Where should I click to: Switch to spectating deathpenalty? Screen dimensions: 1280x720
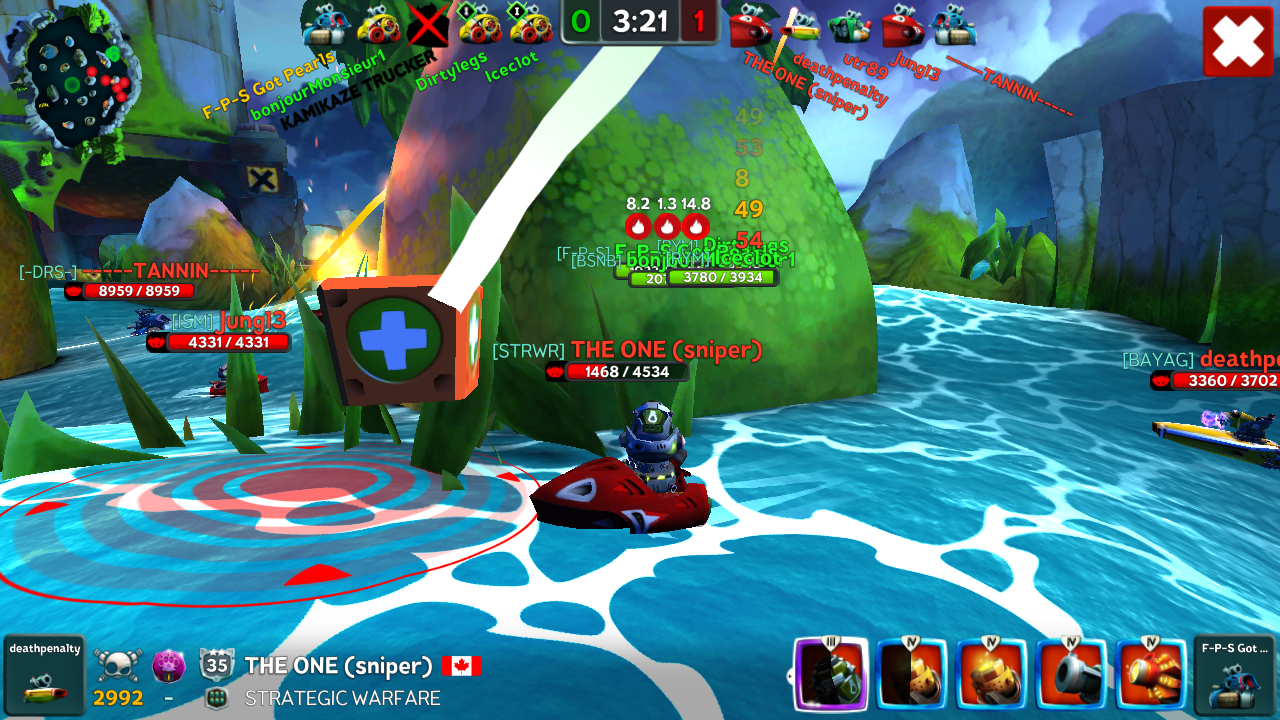(x=44, y=675)
